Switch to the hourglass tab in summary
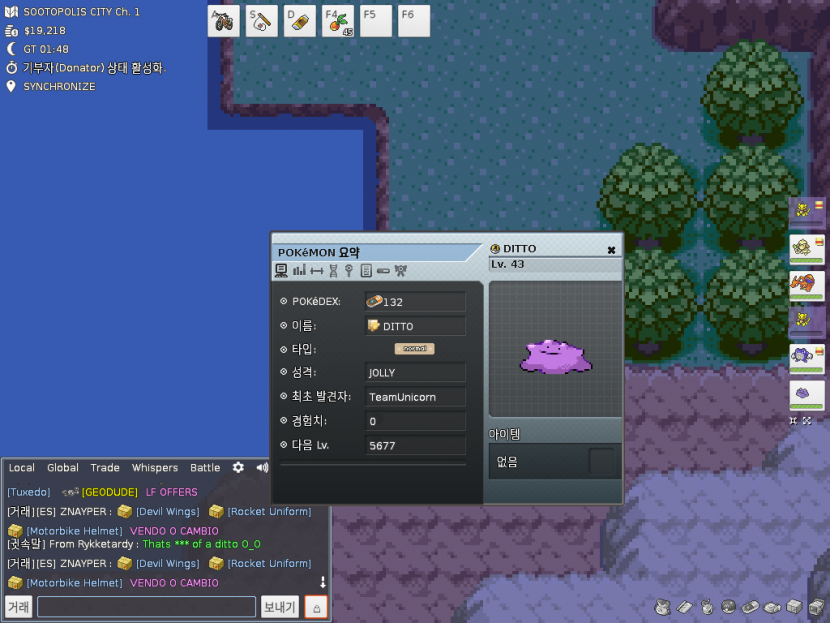830x623 pixels. pyautogui.click(x=333, y=271)
